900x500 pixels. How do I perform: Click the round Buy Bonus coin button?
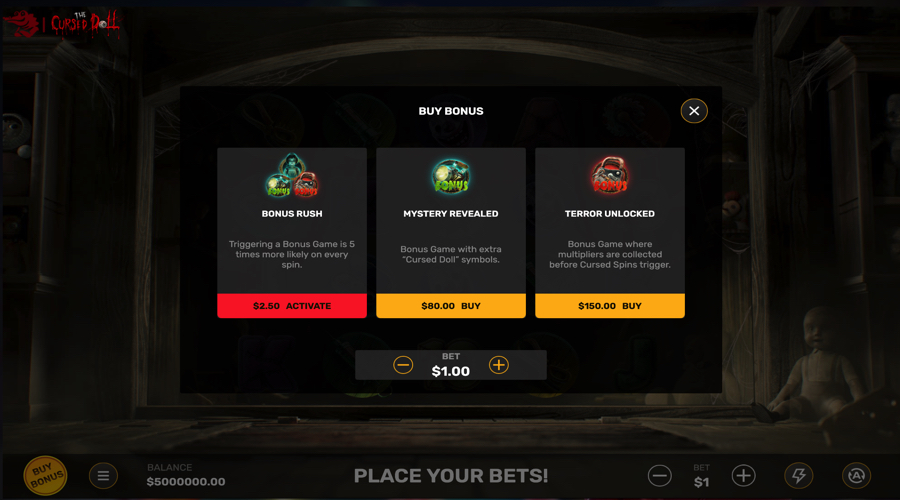(45, 475)
